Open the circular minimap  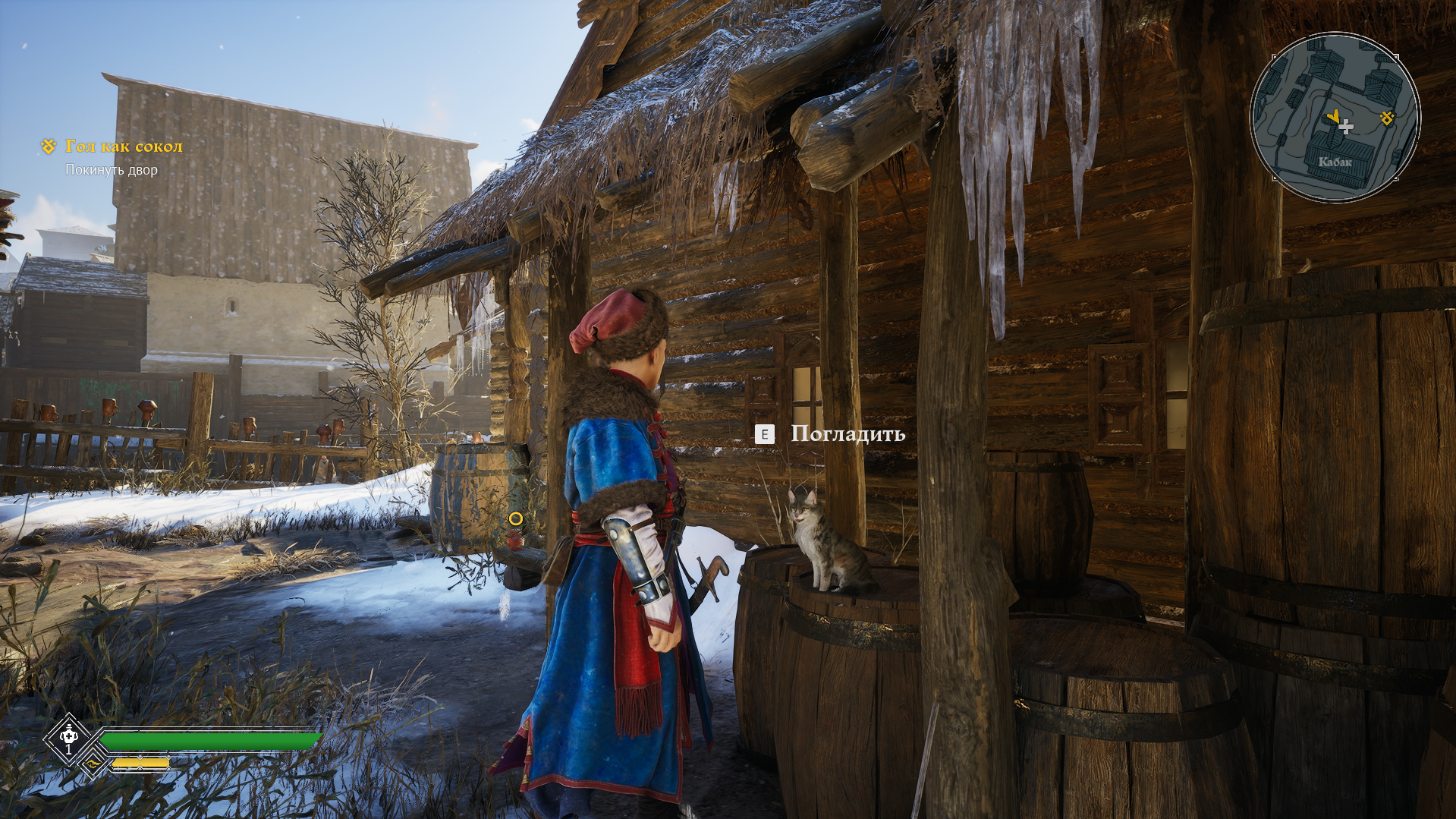coord(1335,117)
